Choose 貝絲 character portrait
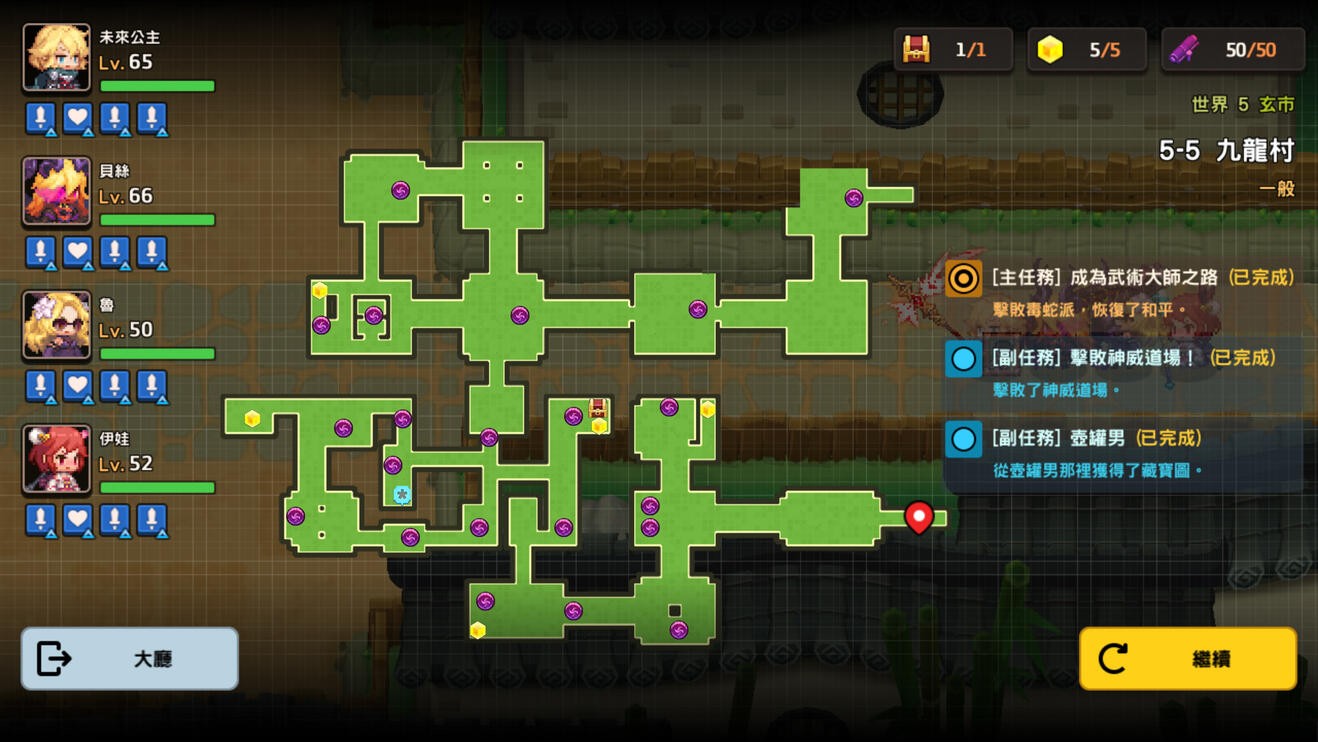The height and width of the screenshot is (742, 1318). [57, 192]
